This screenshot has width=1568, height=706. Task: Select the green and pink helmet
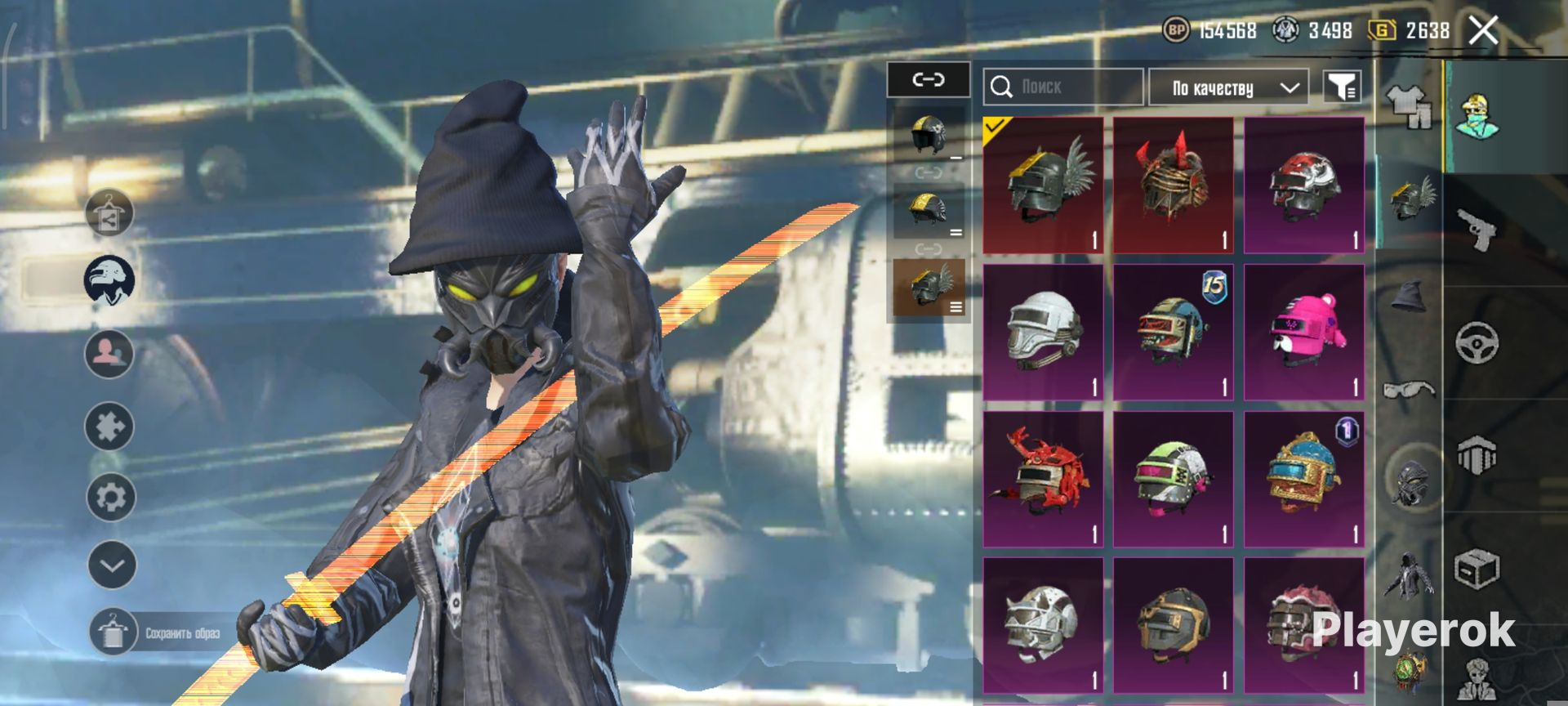pos(1173,479)
